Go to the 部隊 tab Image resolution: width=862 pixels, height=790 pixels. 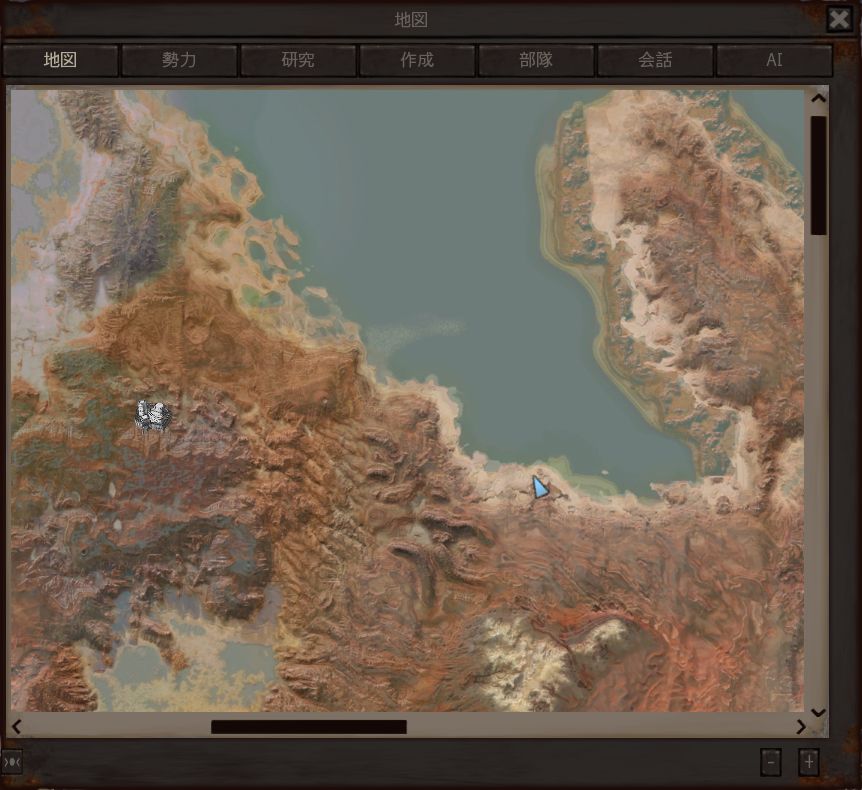point(536,60)
